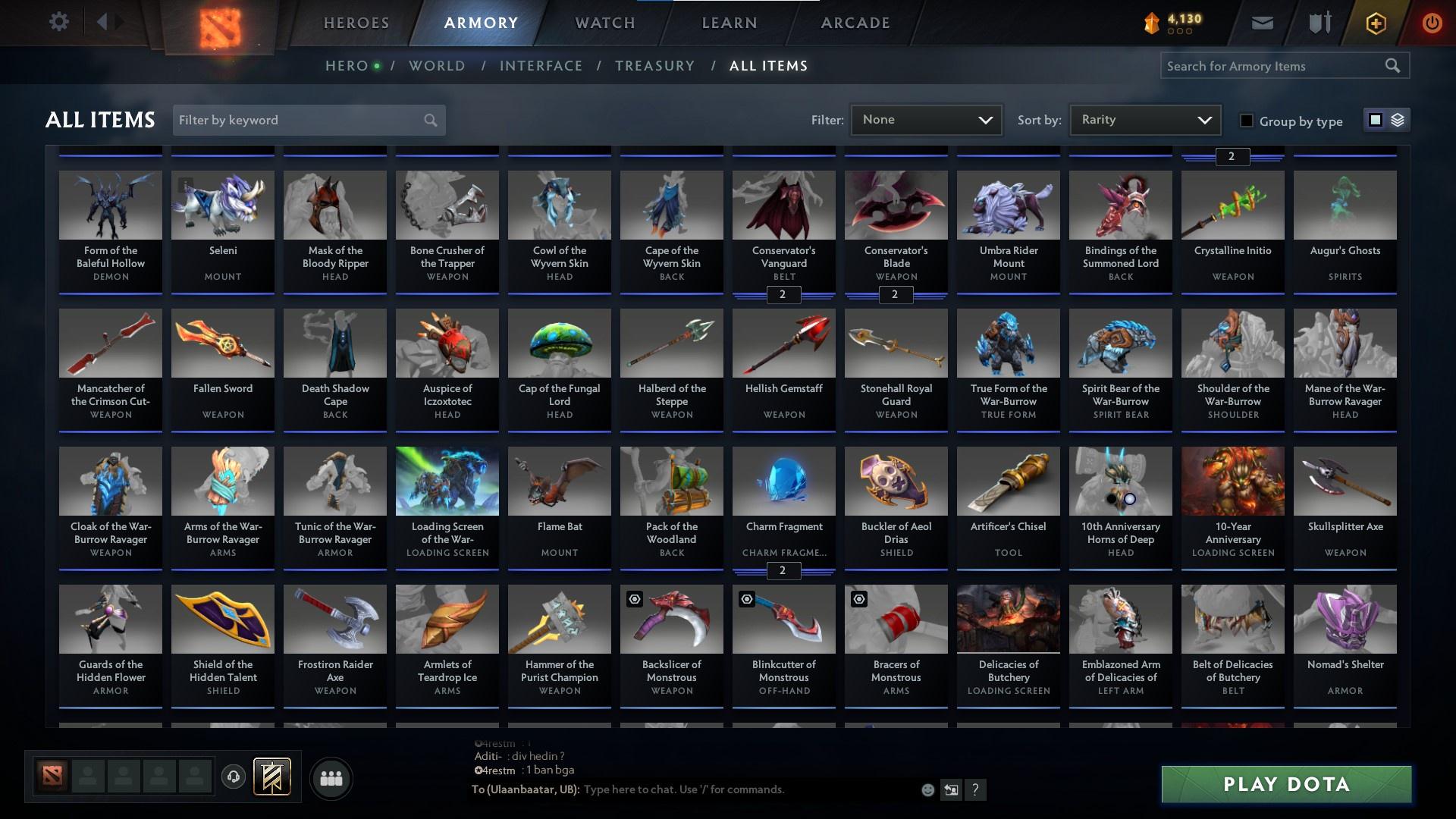
Task: Open the mail notifications envelope icon
Action: pos(1262,22)
